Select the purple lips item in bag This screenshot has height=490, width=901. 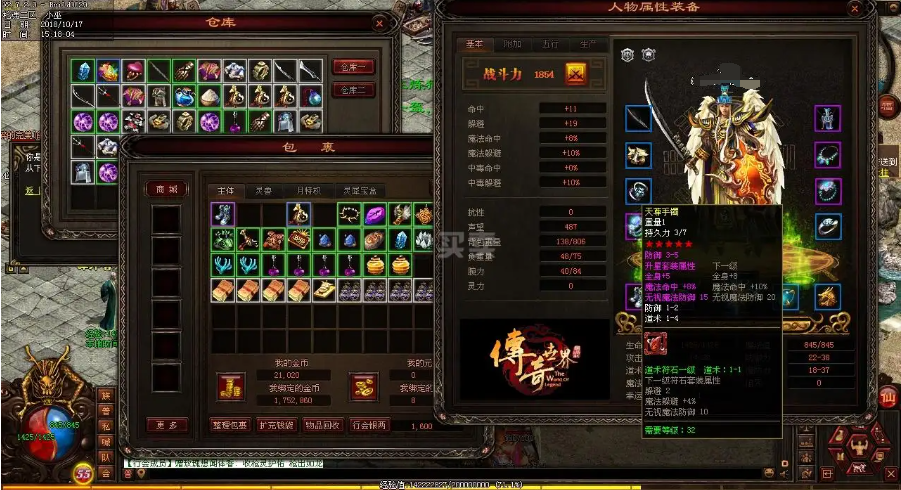(372, 214)
